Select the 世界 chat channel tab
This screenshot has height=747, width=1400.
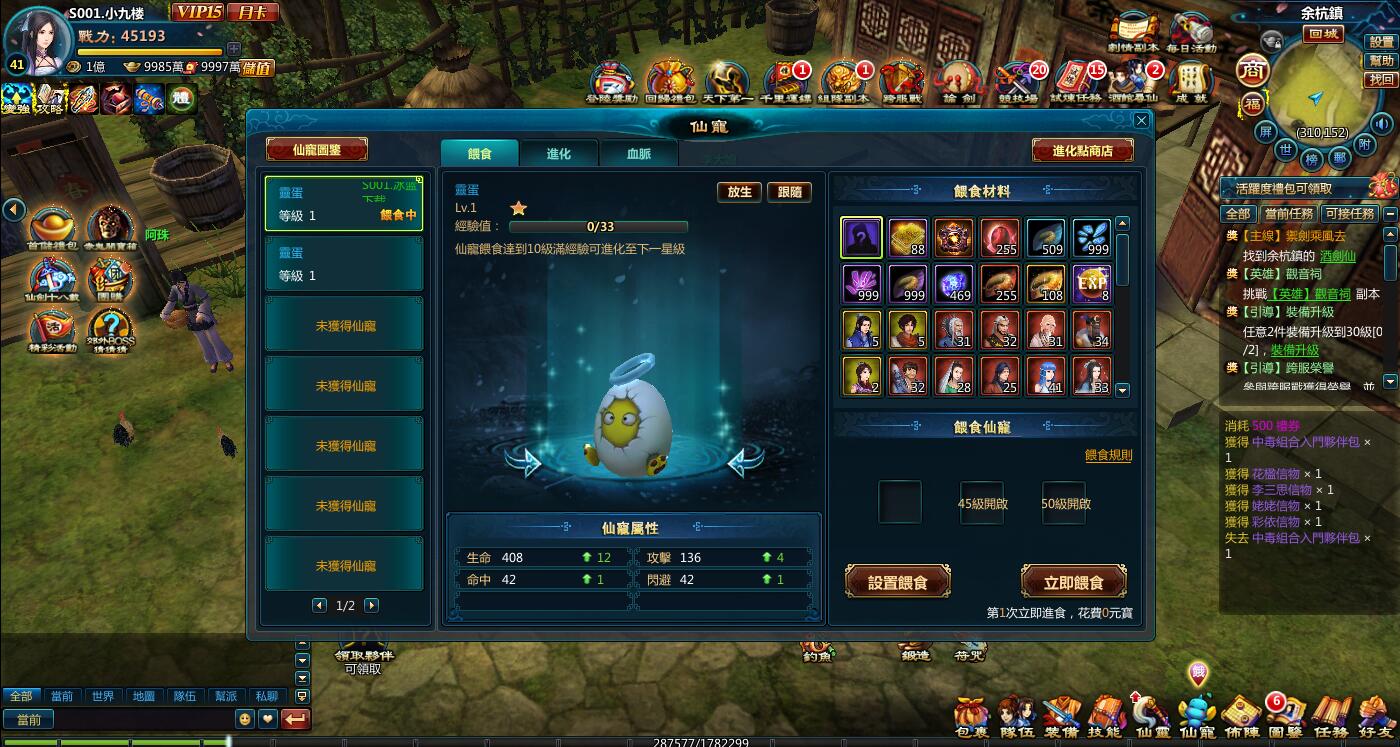pos(102,696)
